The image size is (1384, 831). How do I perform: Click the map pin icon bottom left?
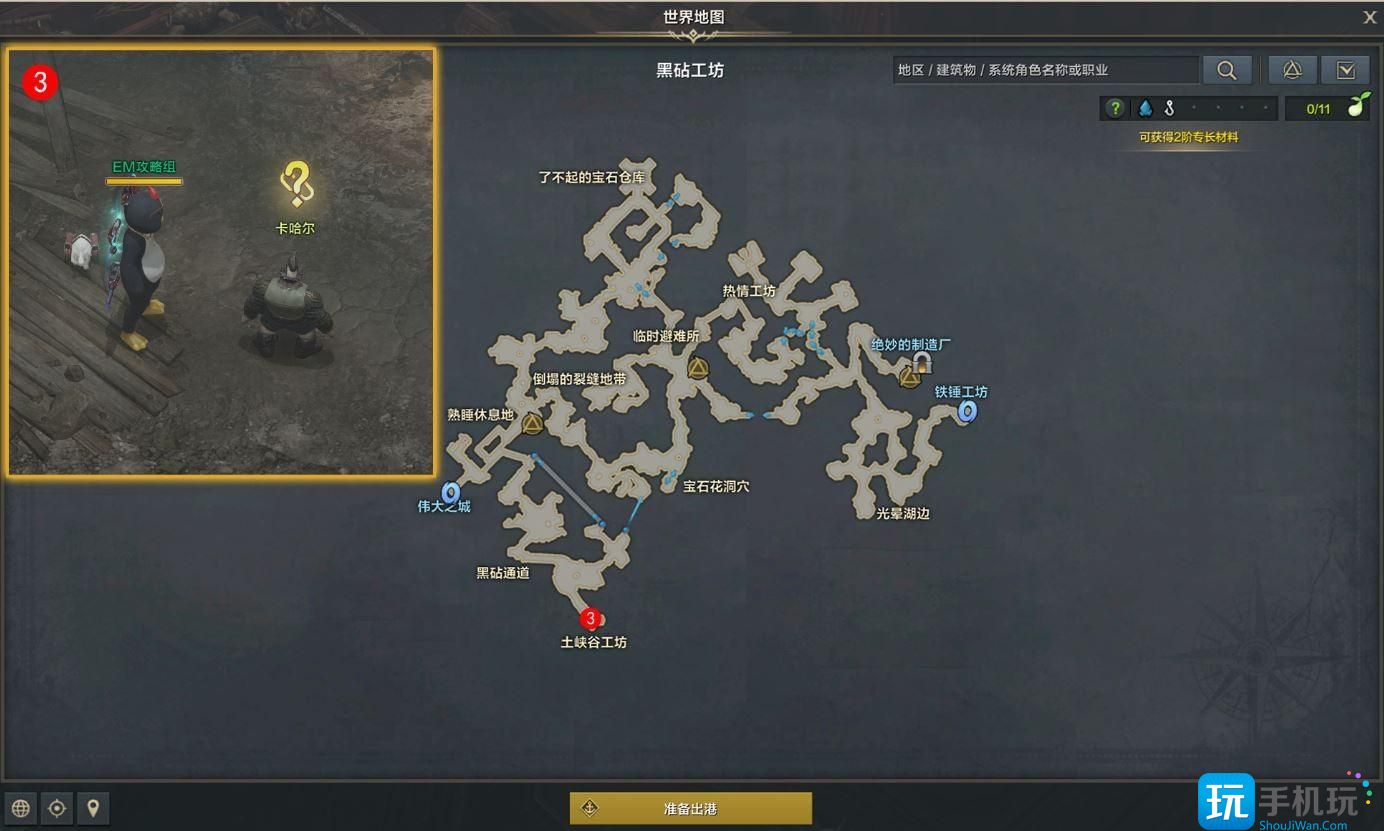tap(93, 808)
